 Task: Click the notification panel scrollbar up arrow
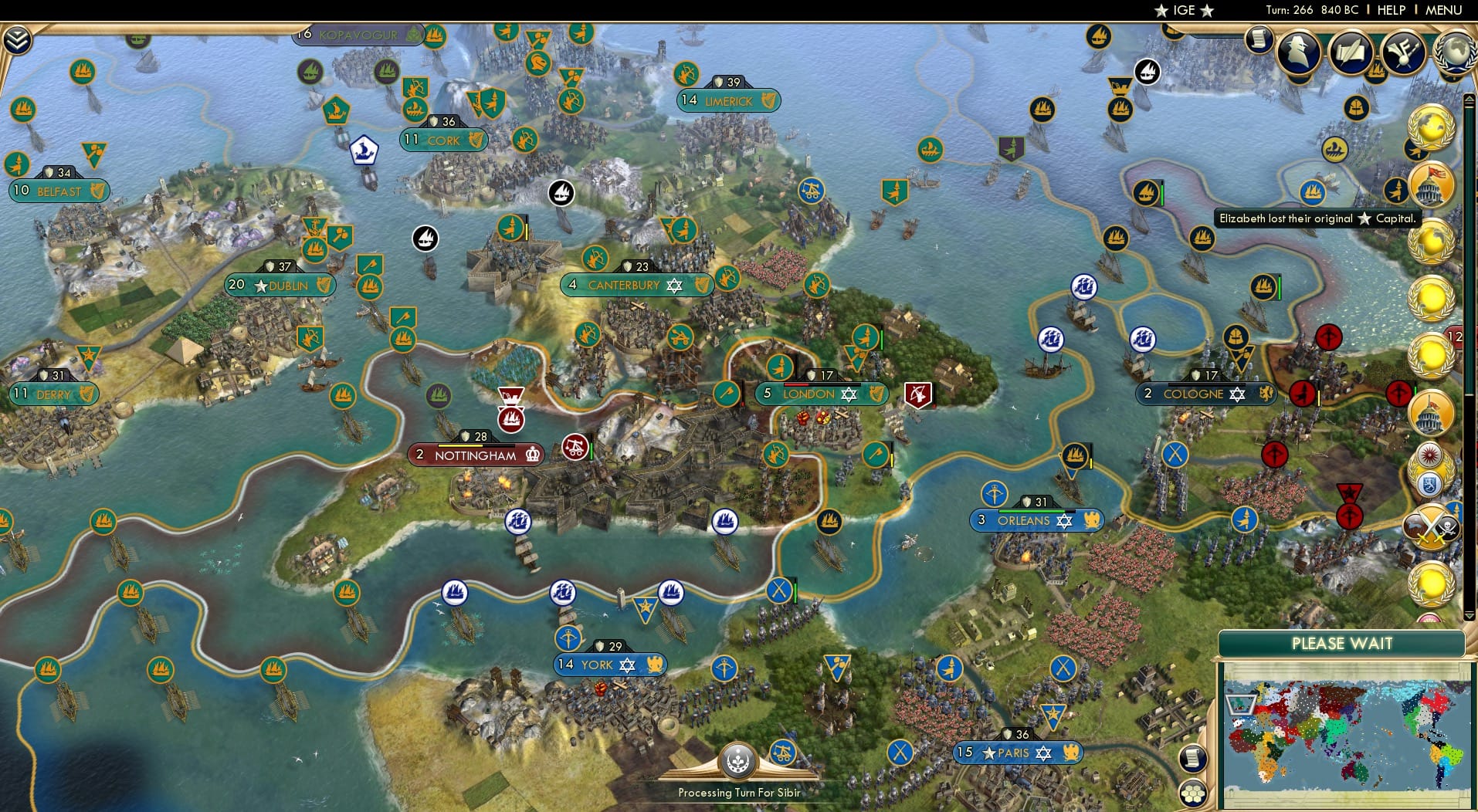click(x=1470, y=100)
